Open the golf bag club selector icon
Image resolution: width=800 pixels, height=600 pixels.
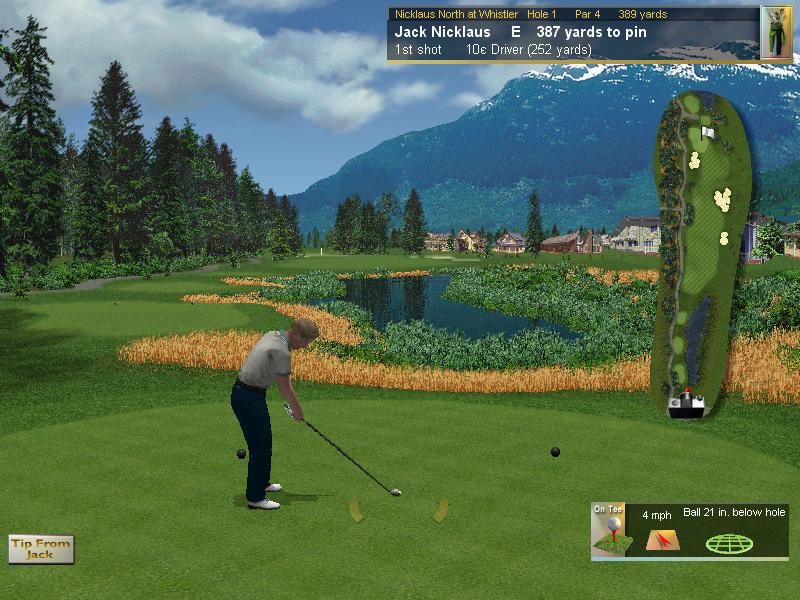click(776, 32)
